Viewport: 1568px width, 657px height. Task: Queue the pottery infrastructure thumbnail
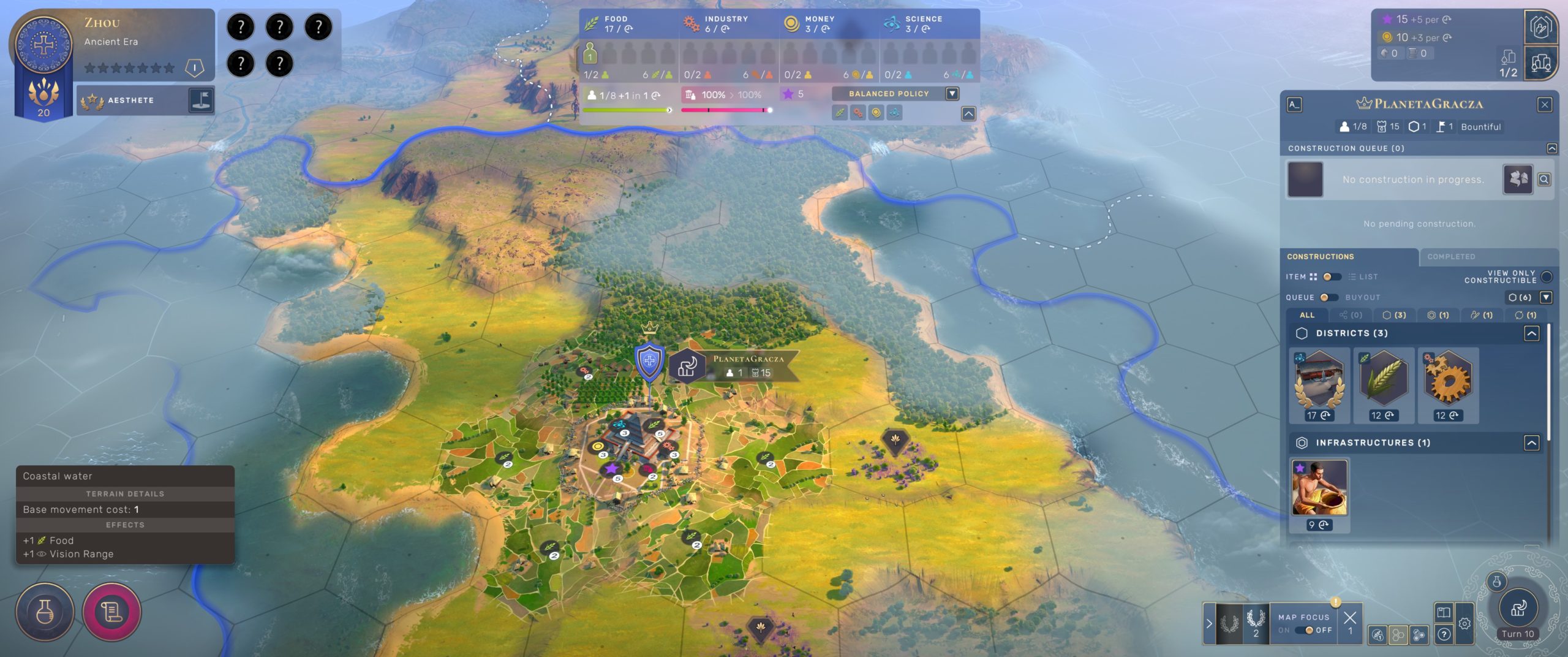1319,488
